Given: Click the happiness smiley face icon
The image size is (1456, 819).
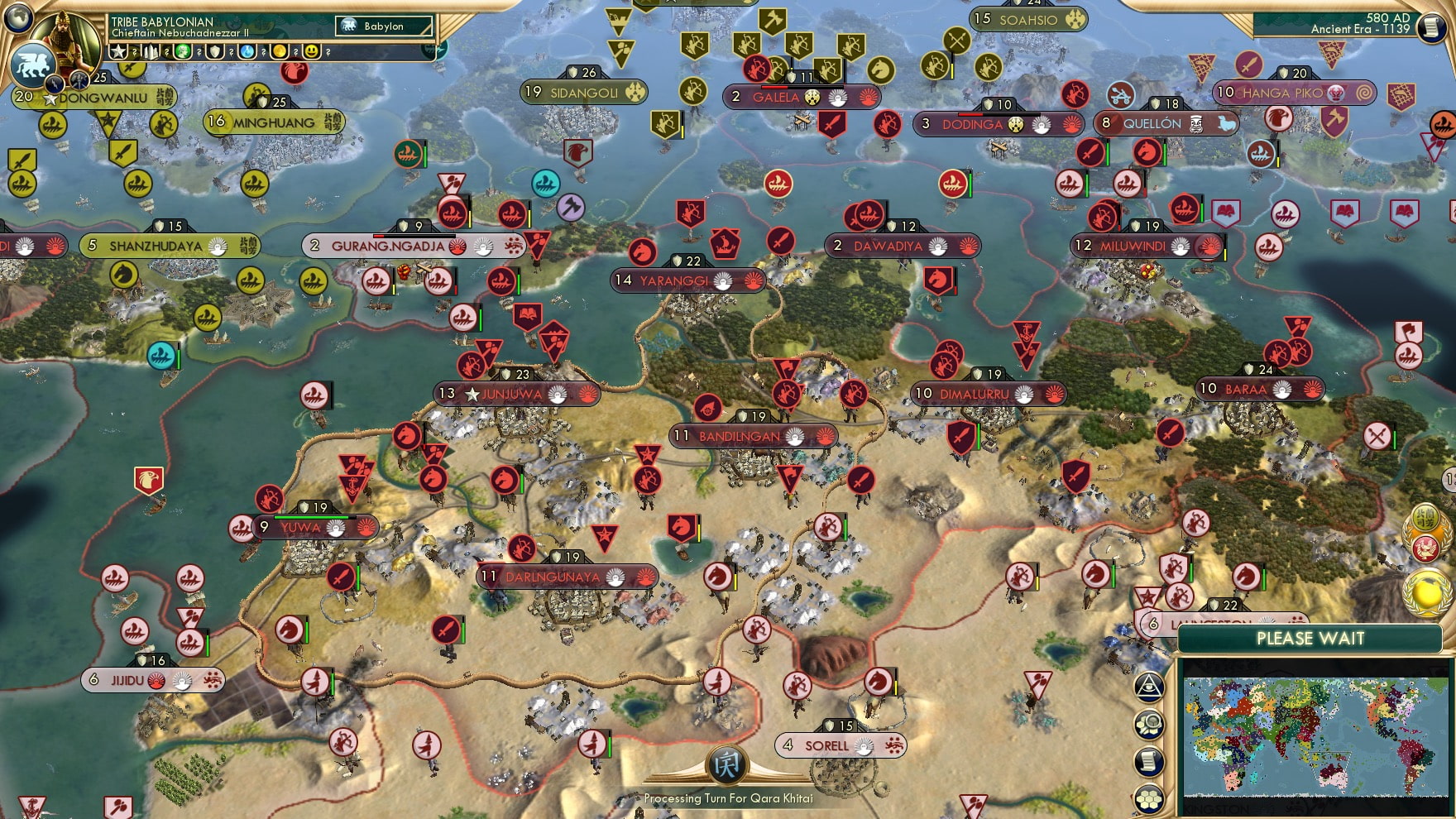Looking at the screenshot, I should pyautogui.click(x=311, y=52).
